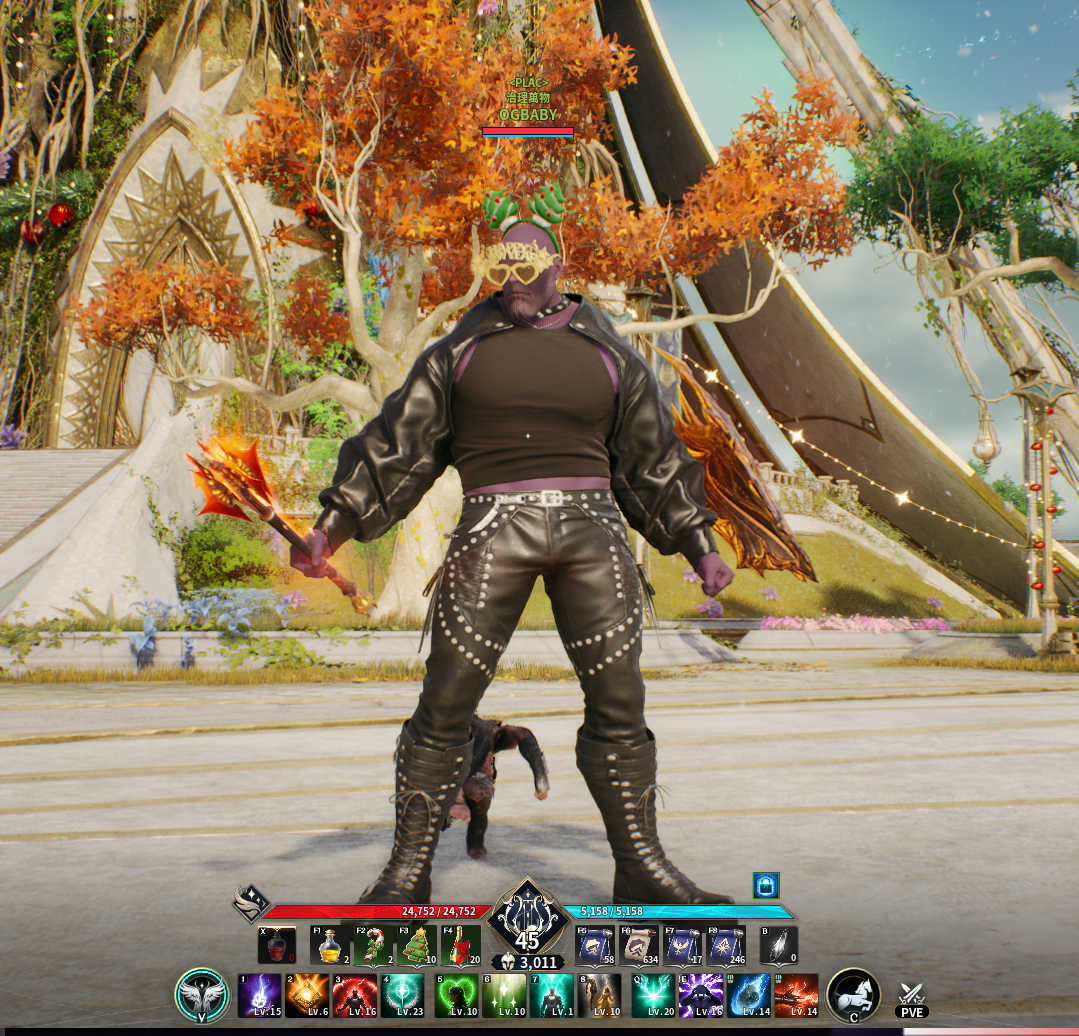1079x1036 pixels.
Task: Activate the purple lightning orb skill
Action: click(259, 995)
